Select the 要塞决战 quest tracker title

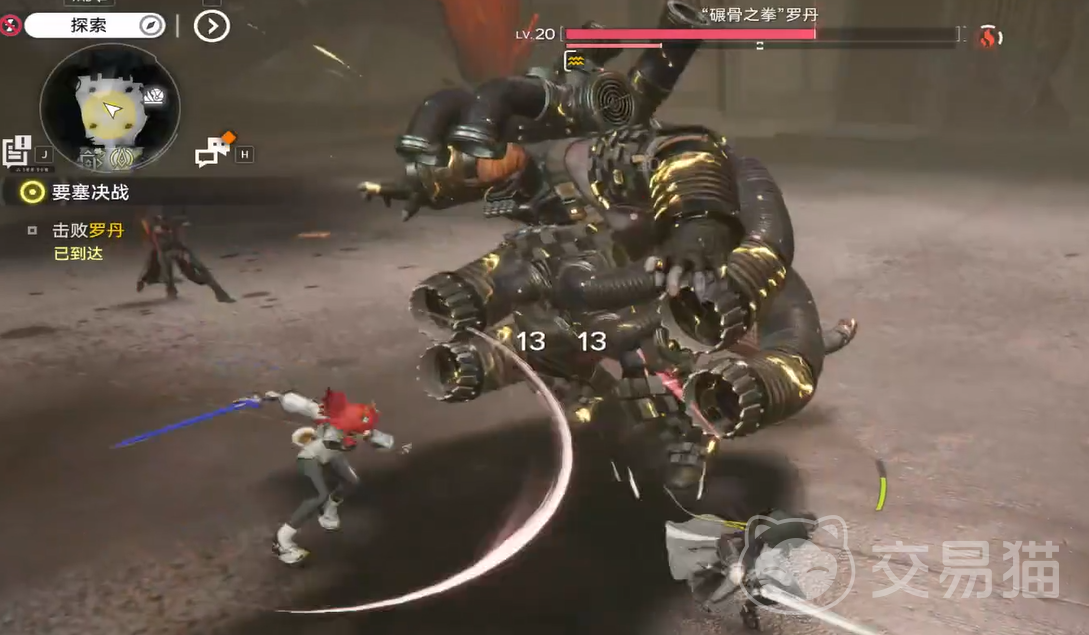tap(90, 192)
